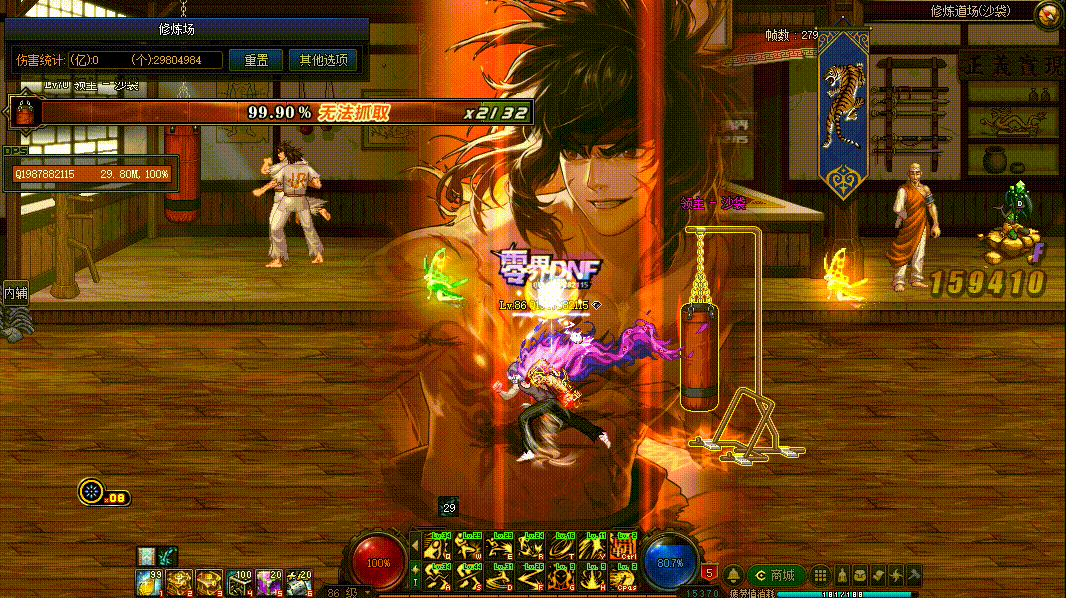
Task: Open the 商城 shop
Action: click(x=777, y=576)
